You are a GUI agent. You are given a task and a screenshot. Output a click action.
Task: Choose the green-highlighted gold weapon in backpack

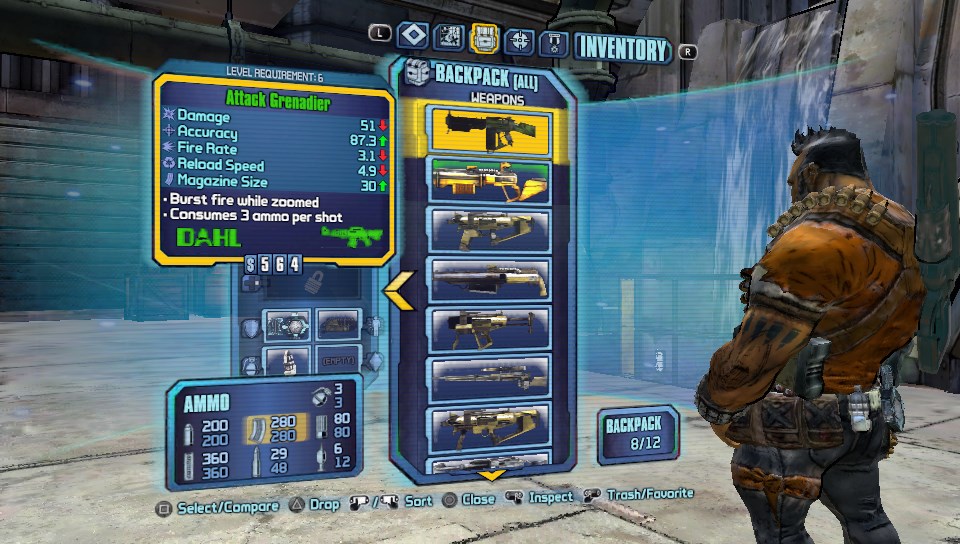pos(489,178)
